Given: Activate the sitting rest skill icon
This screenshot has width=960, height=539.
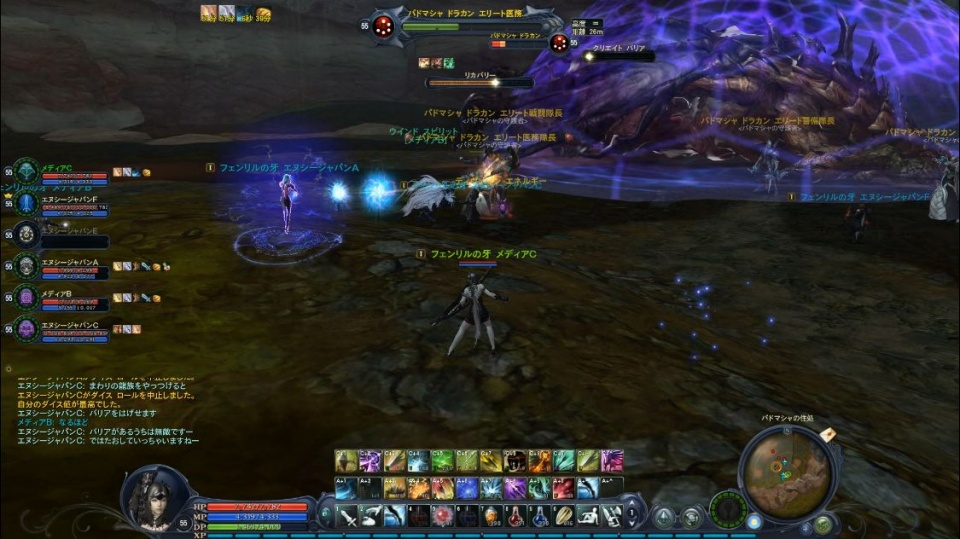Looking at the screenshot, I should [x=590, y=516].
